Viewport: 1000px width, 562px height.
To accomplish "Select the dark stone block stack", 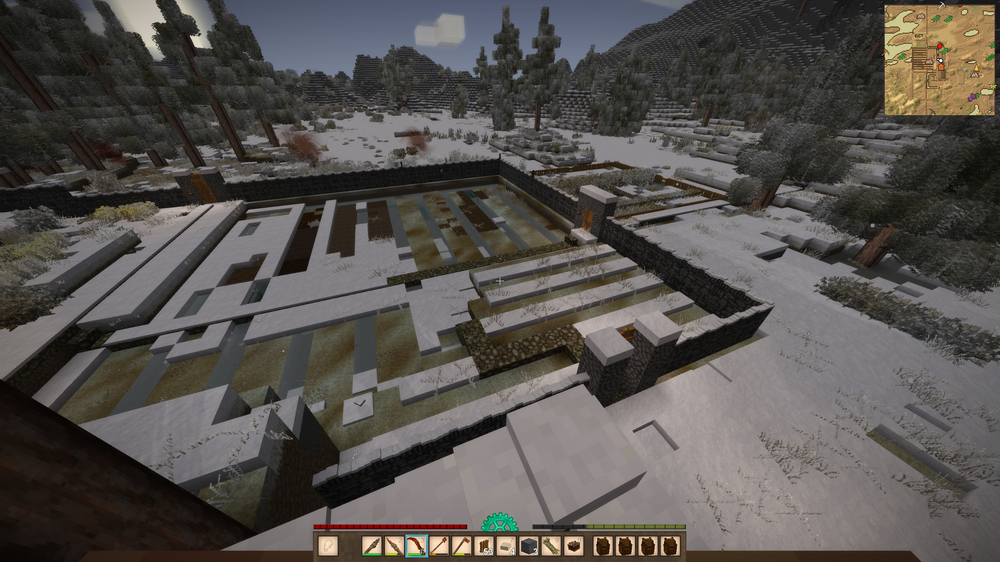I will click(528, 546).
